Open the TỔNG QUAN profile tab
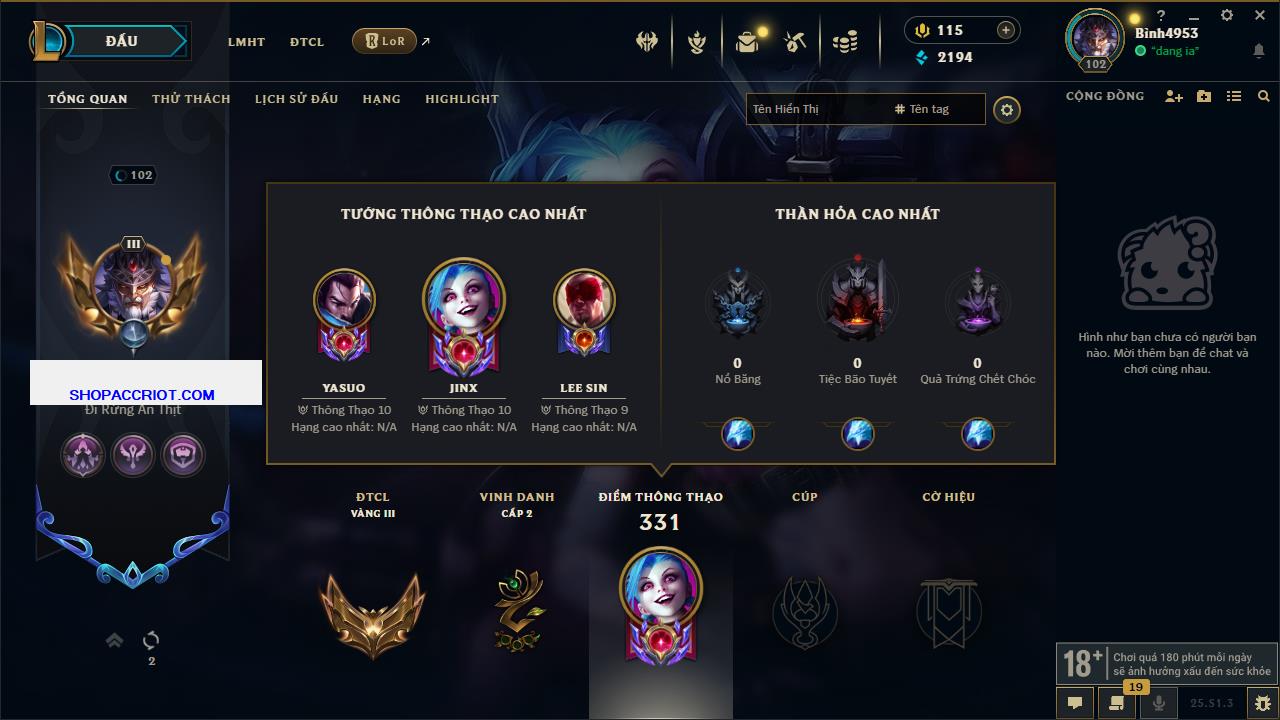The image size is (1280, 720). pos(88,99)
